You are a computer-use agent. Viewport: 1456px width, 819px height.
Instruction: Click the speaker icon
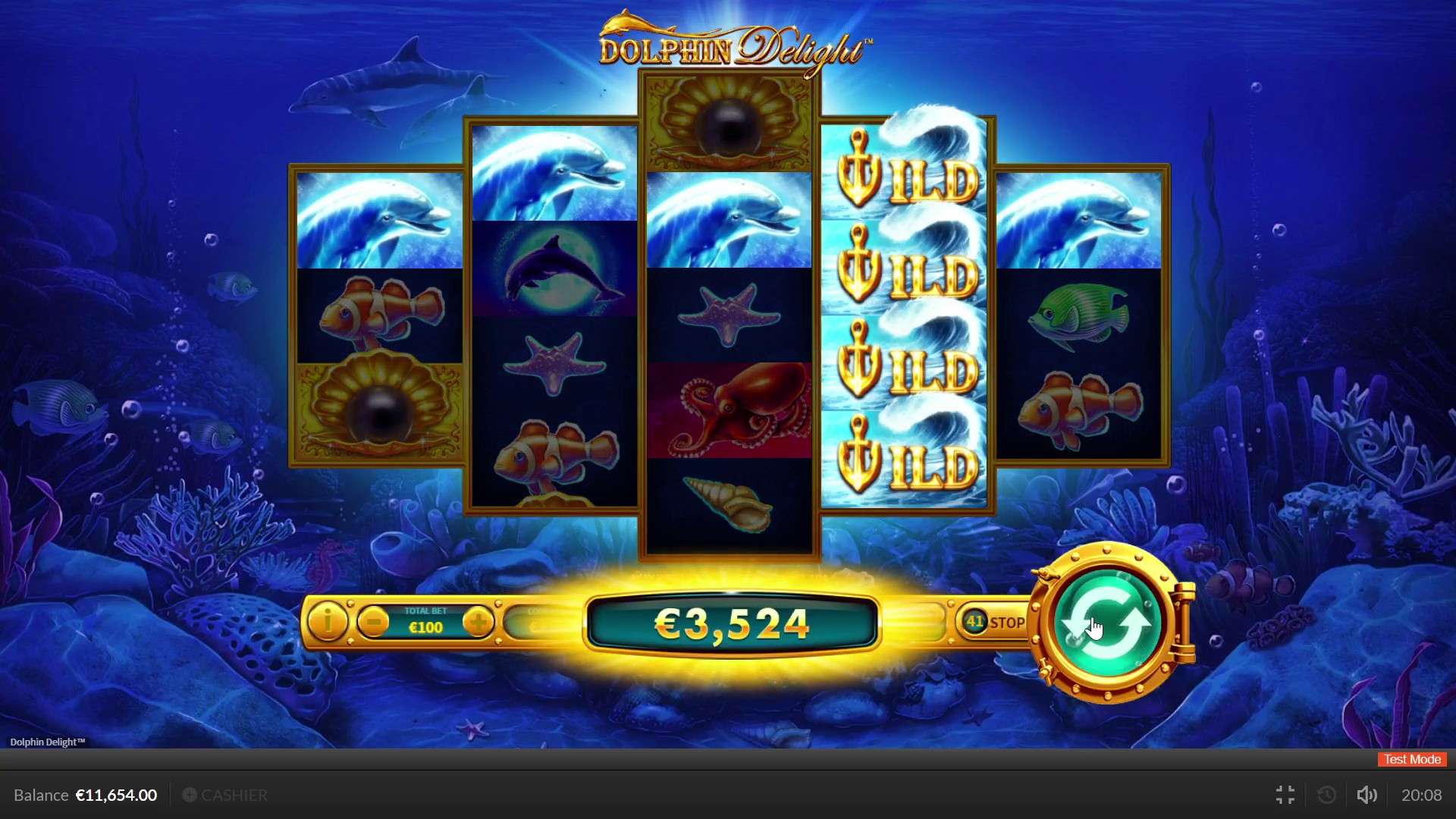1367,795
